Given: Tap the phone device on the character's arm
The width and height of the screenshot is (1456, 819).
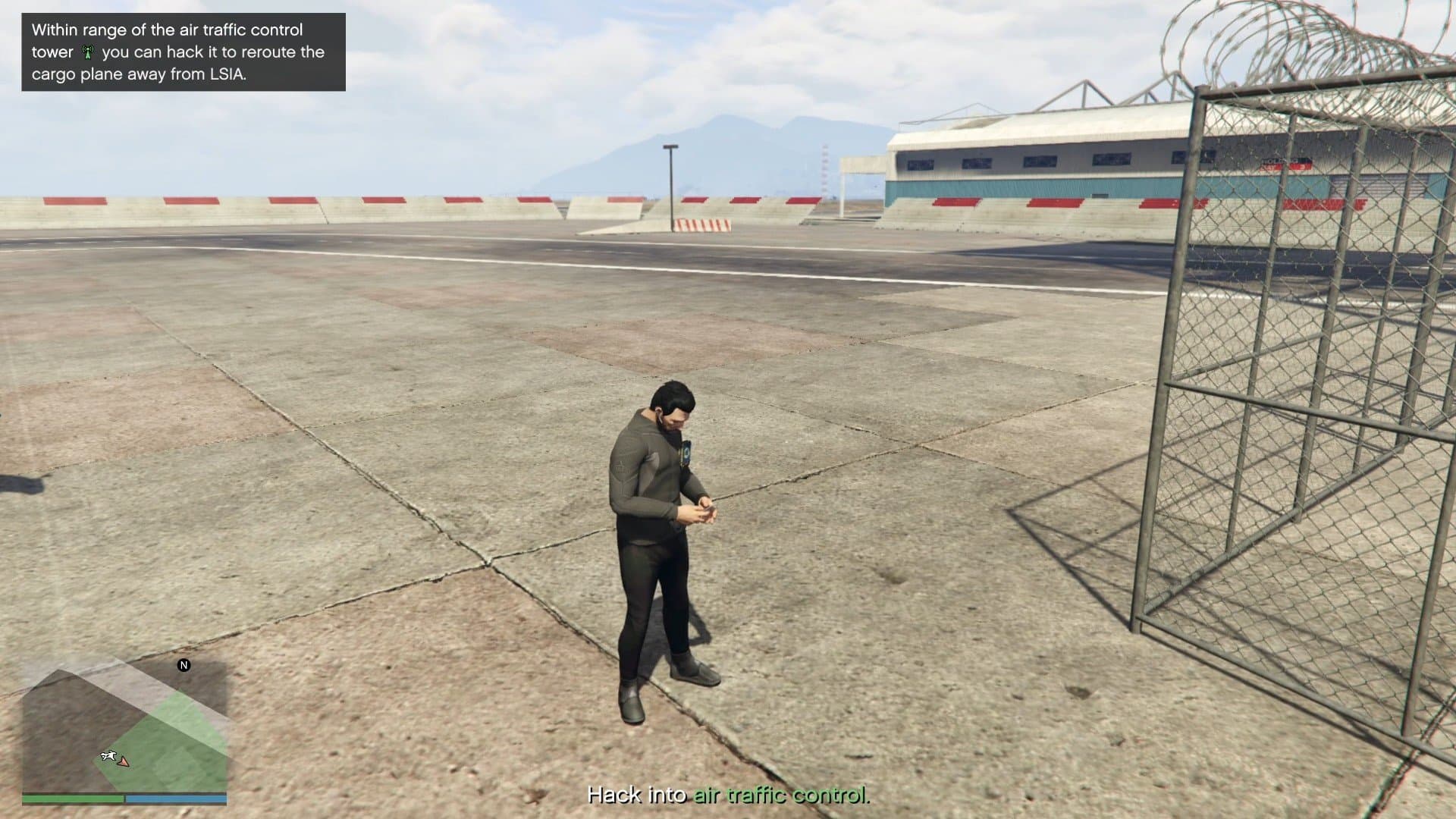Looking at the screenshot, I should point(687,453).
